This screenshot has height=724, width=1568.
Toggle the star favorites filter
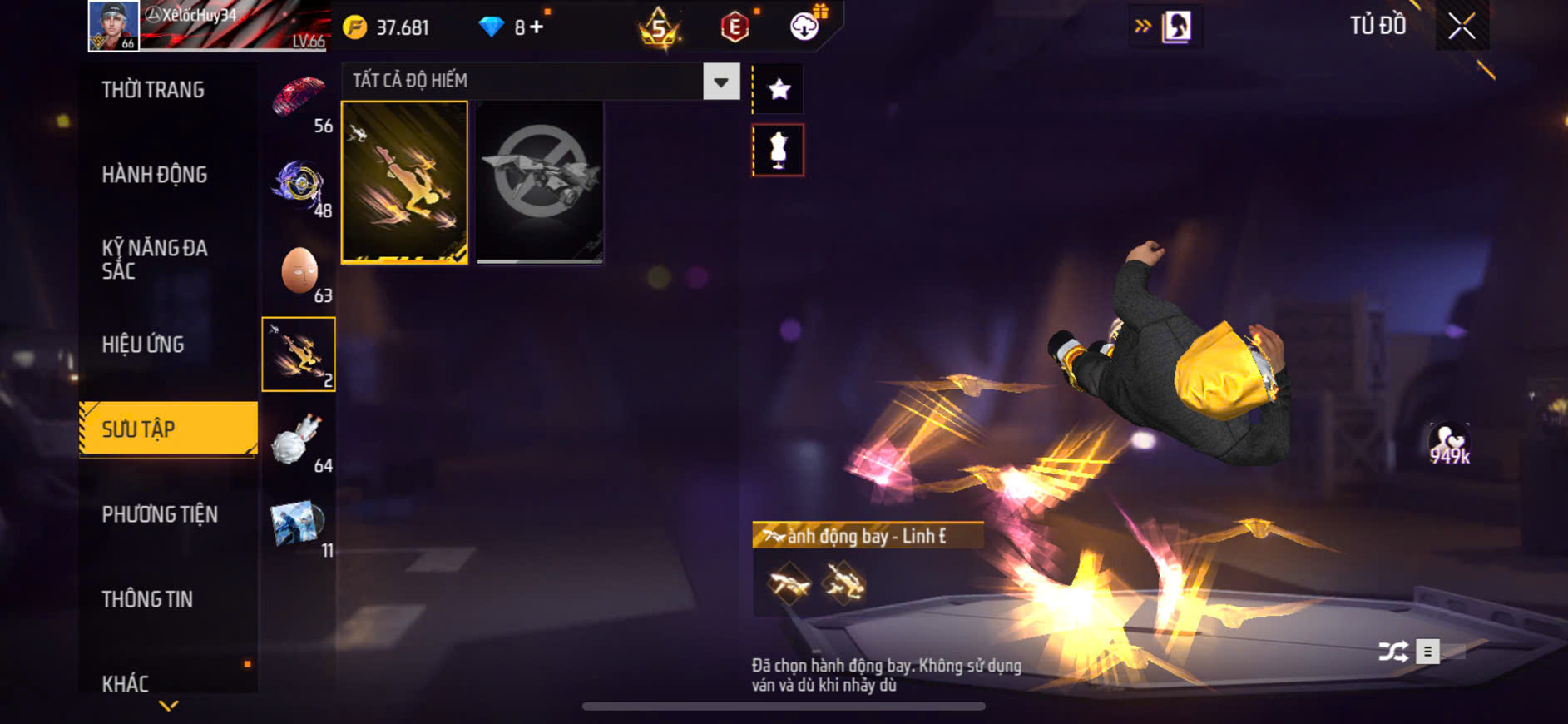(x=779, y=89)
